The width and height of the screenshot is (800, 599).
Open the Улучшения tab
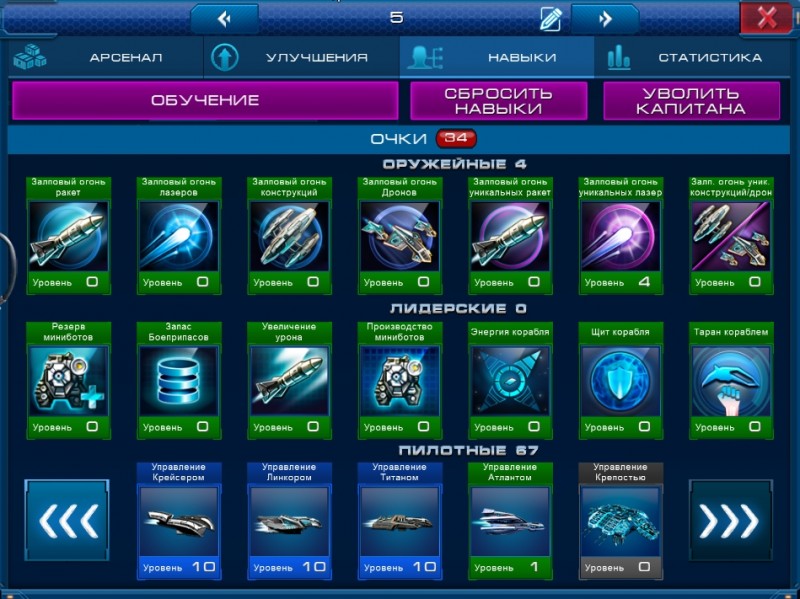tap(302, 58)
